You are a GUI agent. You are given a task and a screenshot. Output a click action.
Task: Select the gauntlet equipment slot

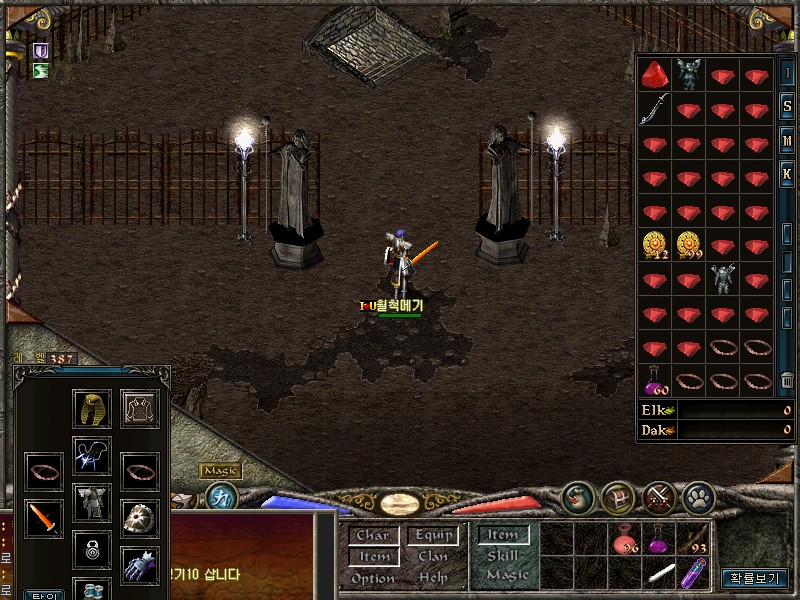[x=140, y=566]
